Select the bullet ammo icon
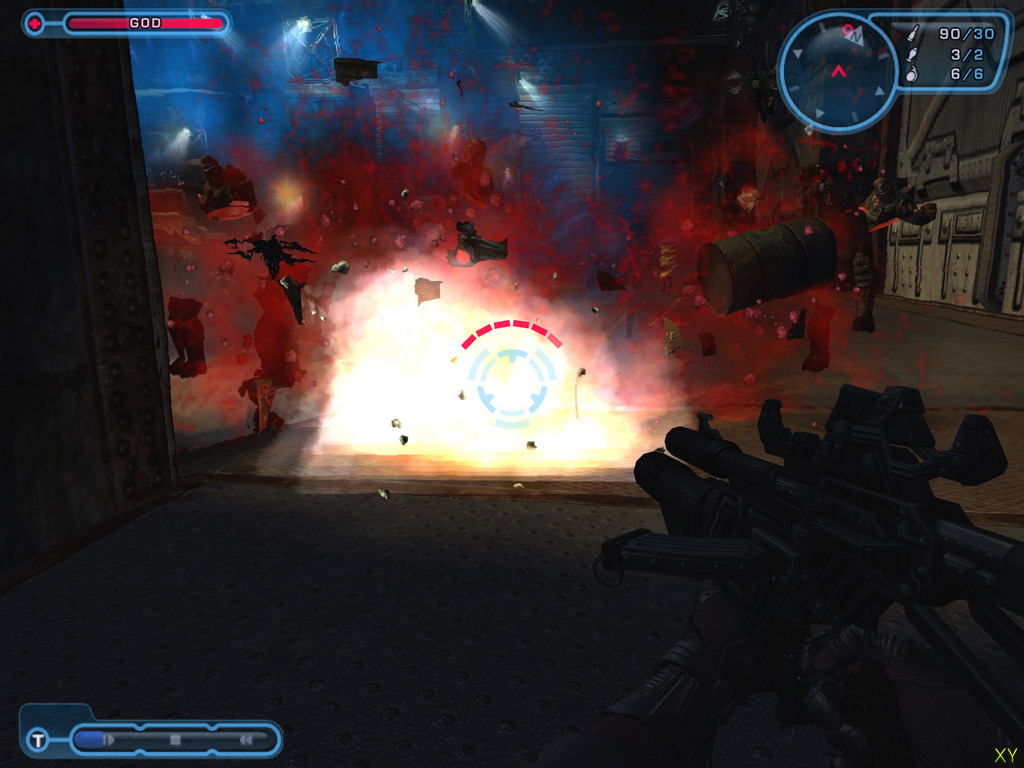 [x=911, y=34]
